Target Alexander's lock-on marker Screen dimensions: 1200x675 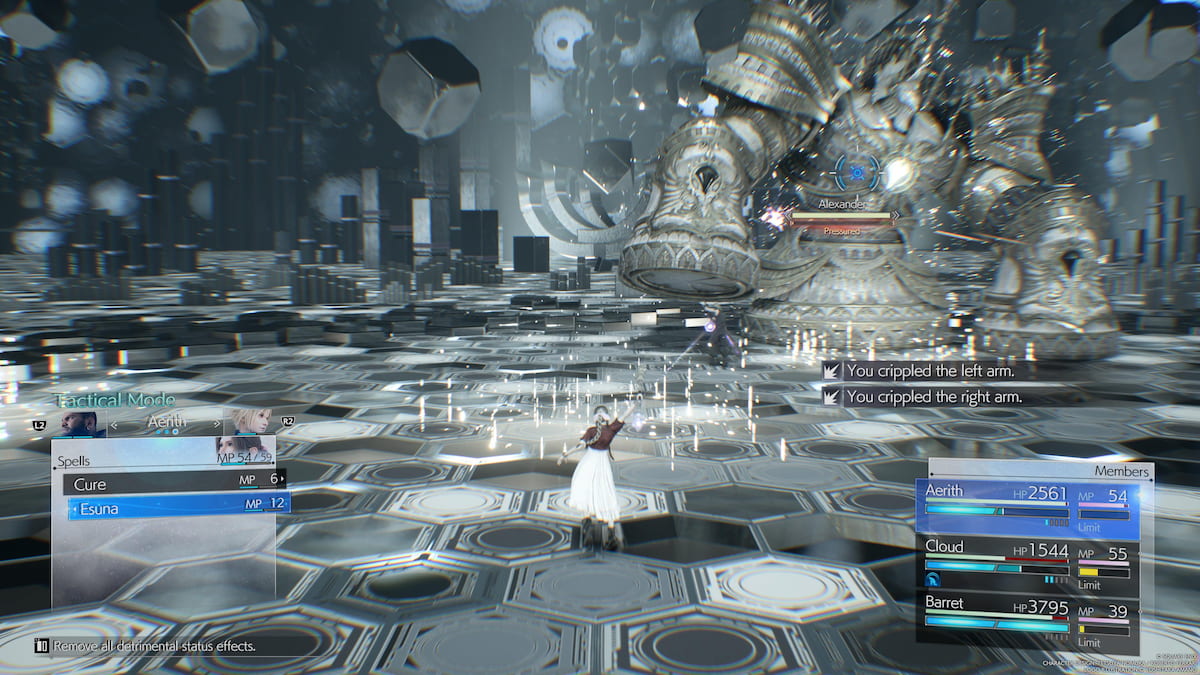(856, 172)
